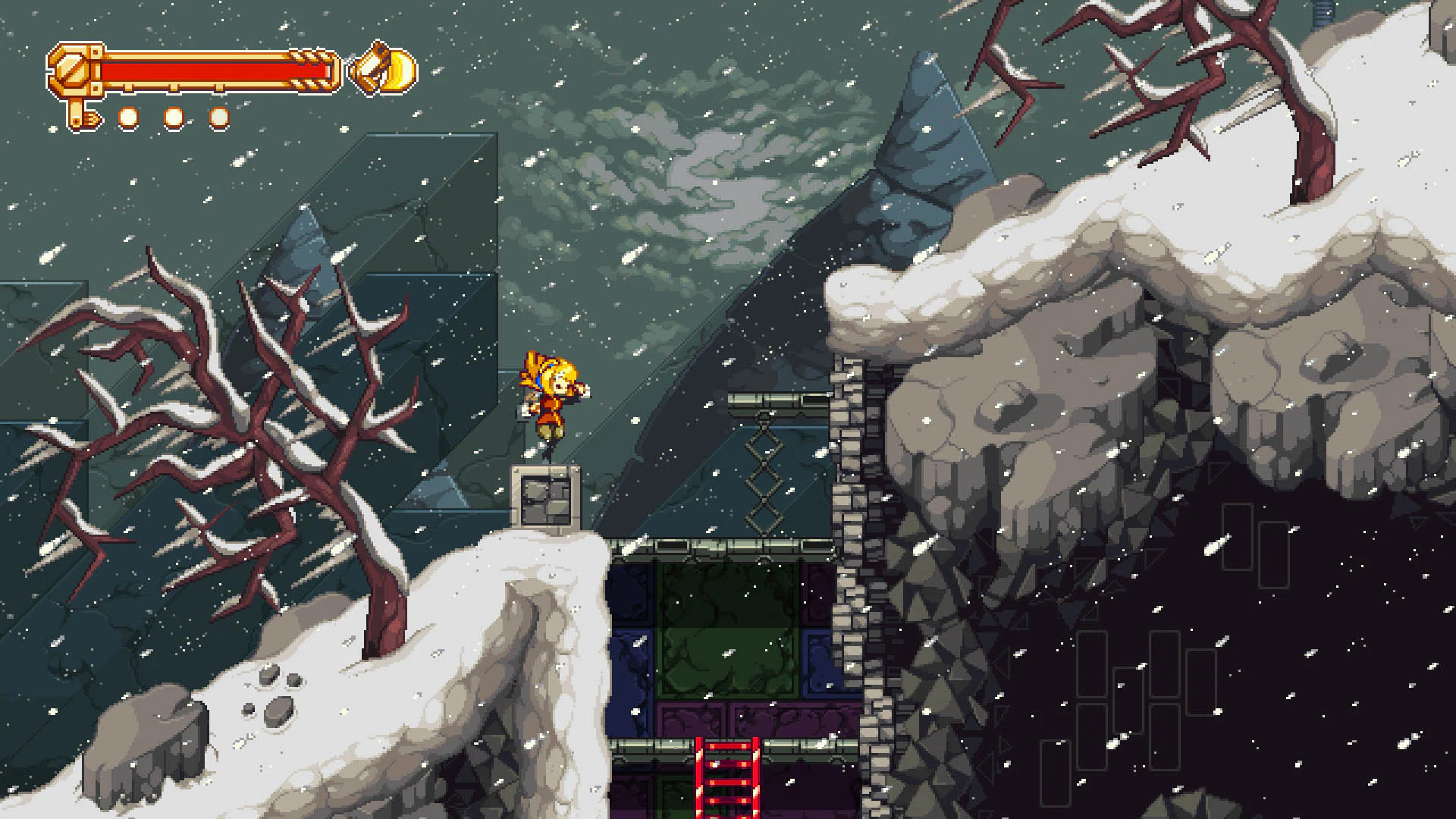
Task: Click the second ammo dot in the HUD
Action: coord(173,116)
